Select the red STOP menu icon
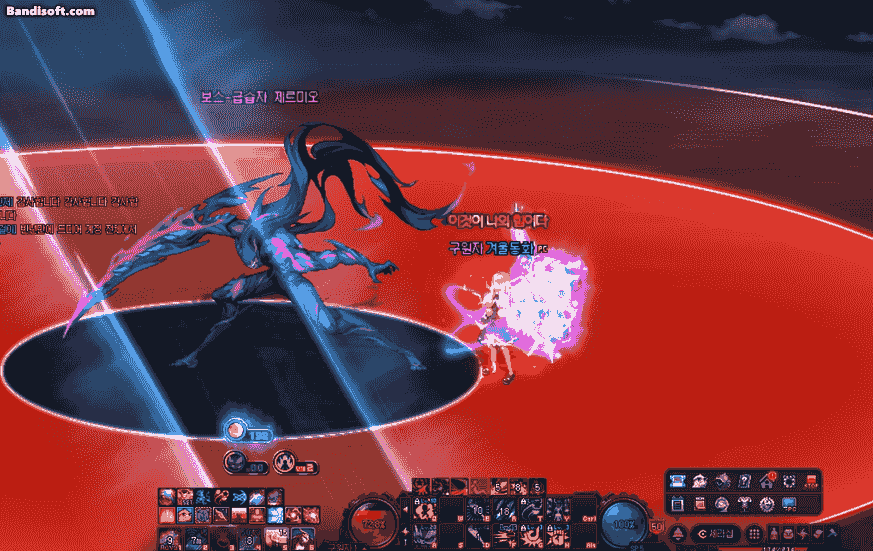This screenshot has height=551, width=873. tap(810, 481)
